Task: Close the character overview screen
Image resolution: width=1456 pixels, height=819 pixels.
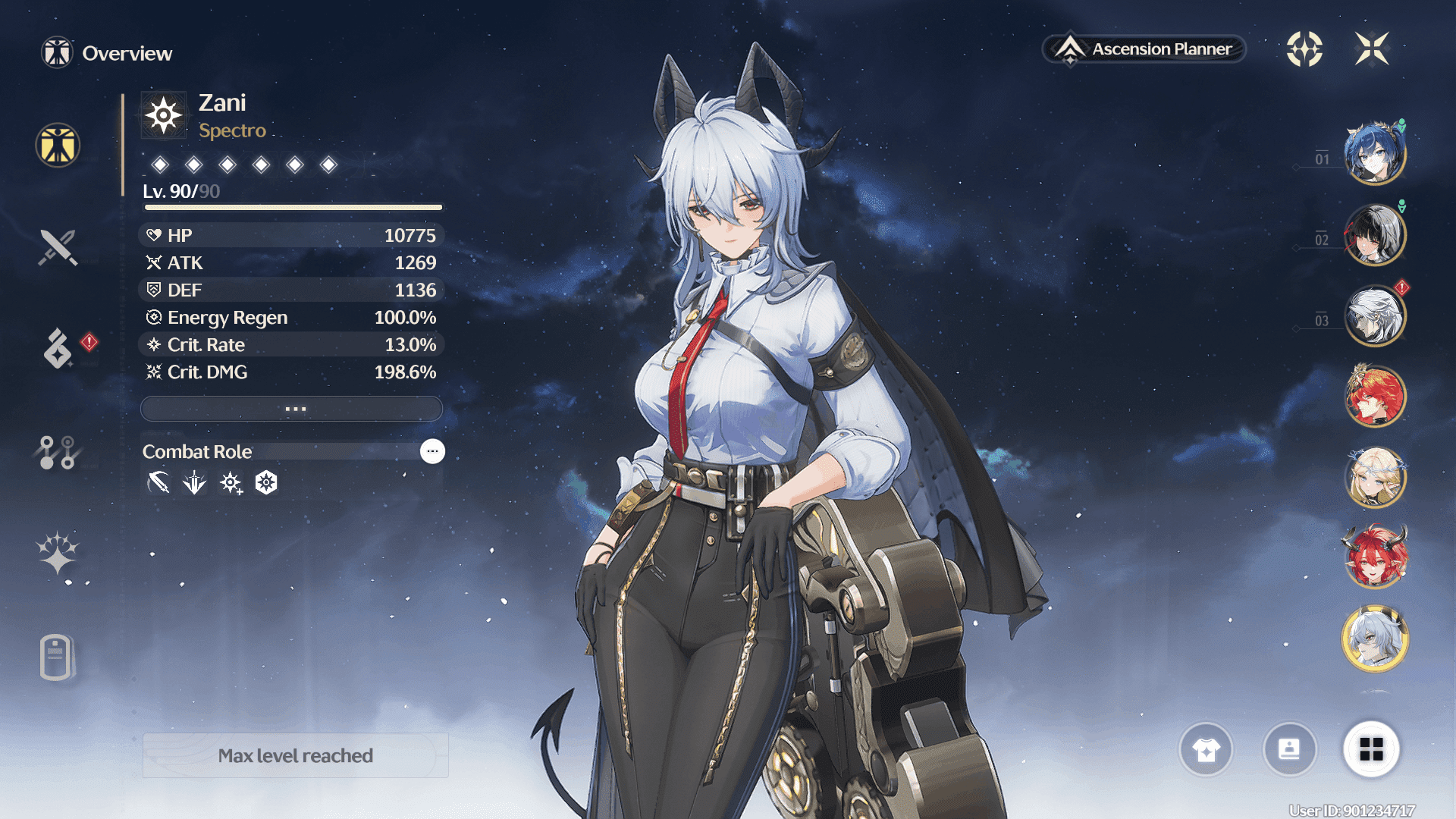Action: pyautogui.click(x=1372, y=49)
